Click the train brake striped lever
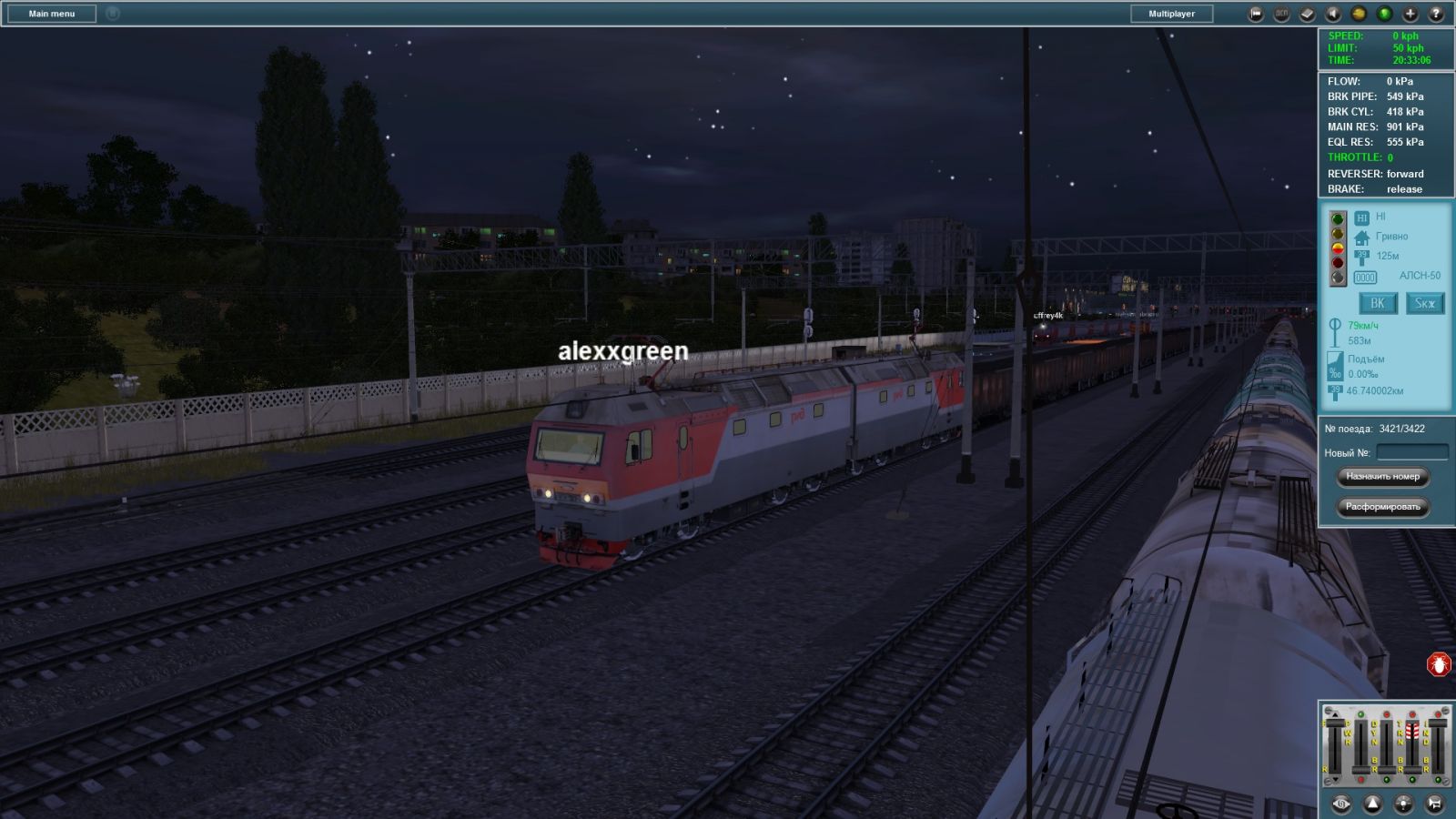 click(1412, 731)
